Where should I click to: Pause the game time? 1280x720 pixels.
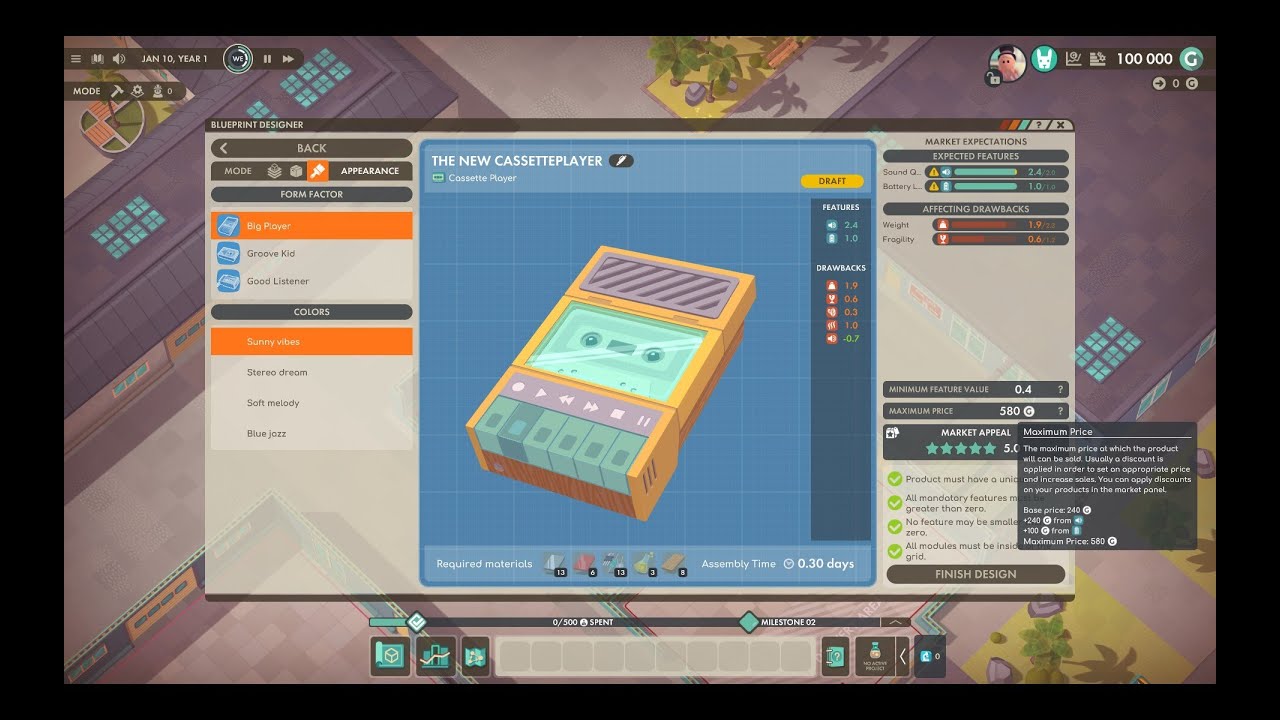coord(267,59)
